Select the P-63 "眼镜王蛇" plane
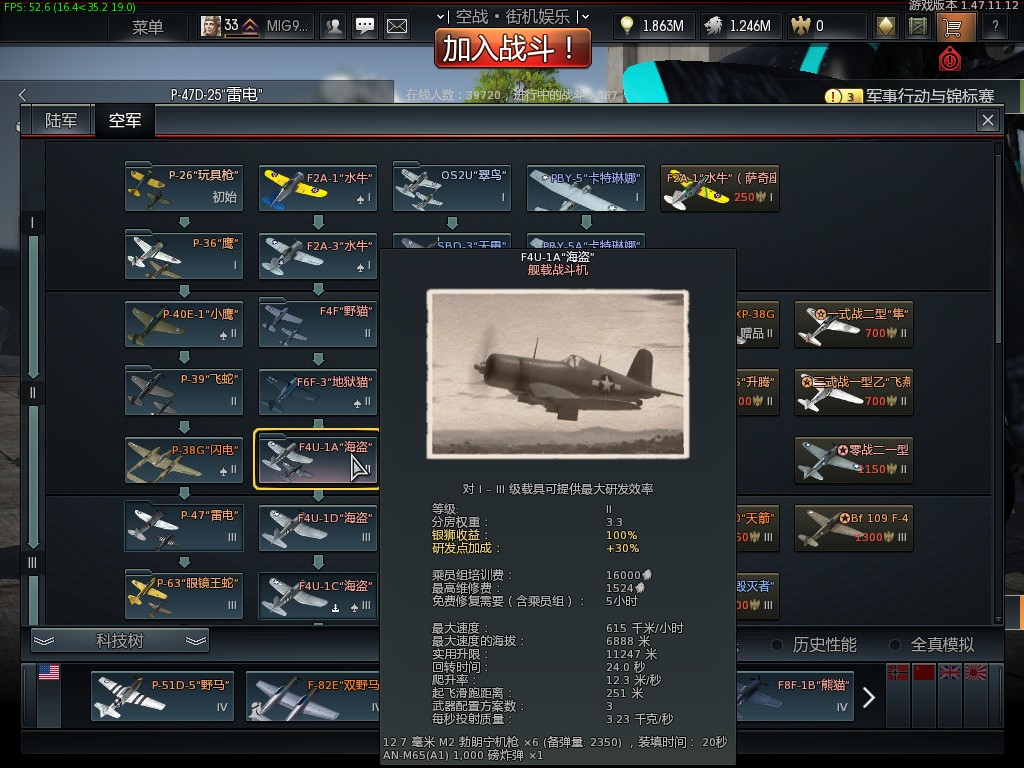1024x768 pixels. 184,594
